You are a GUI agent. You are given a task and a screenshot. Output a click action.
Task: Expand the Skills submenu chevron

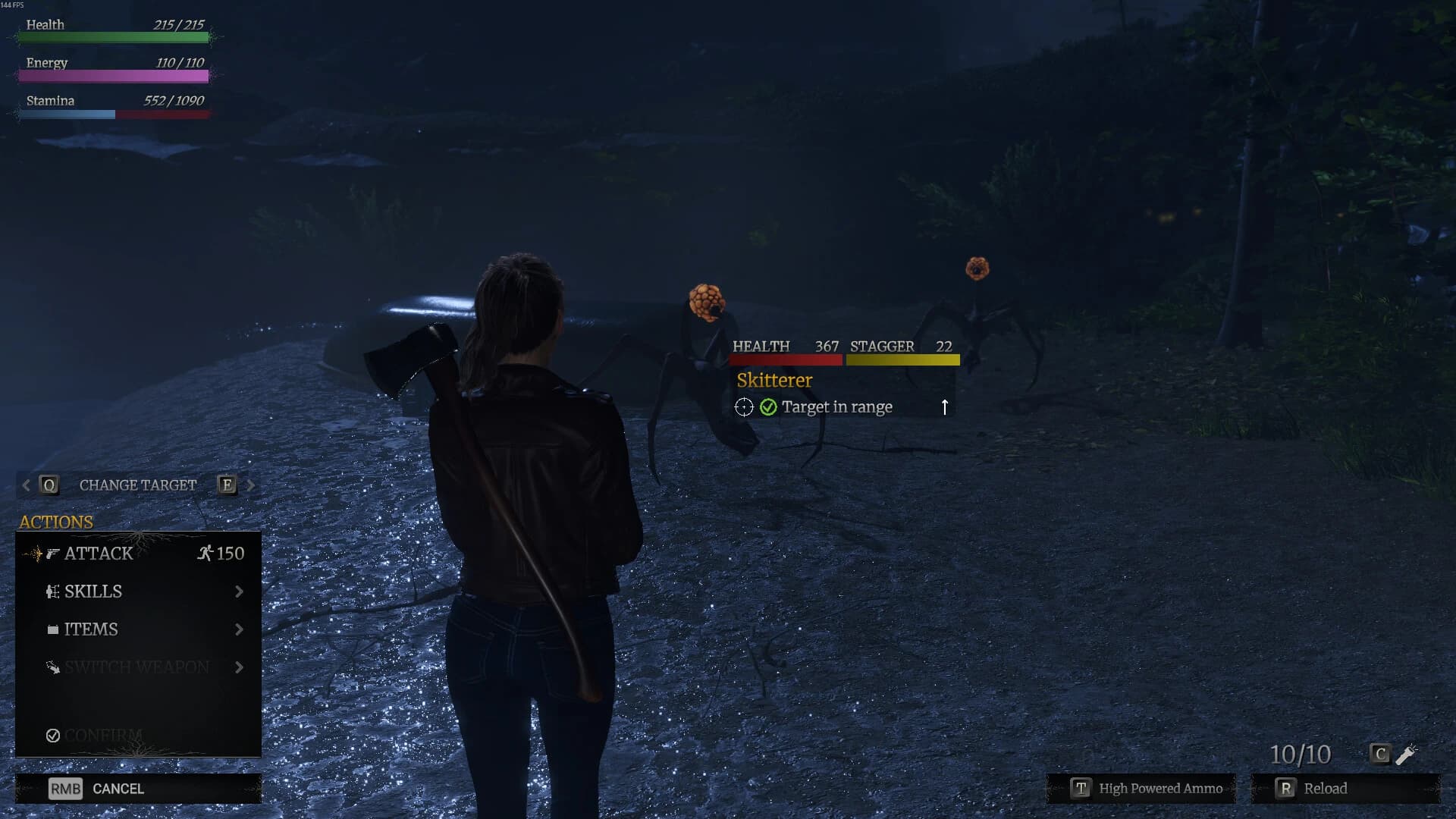[240, 591]
